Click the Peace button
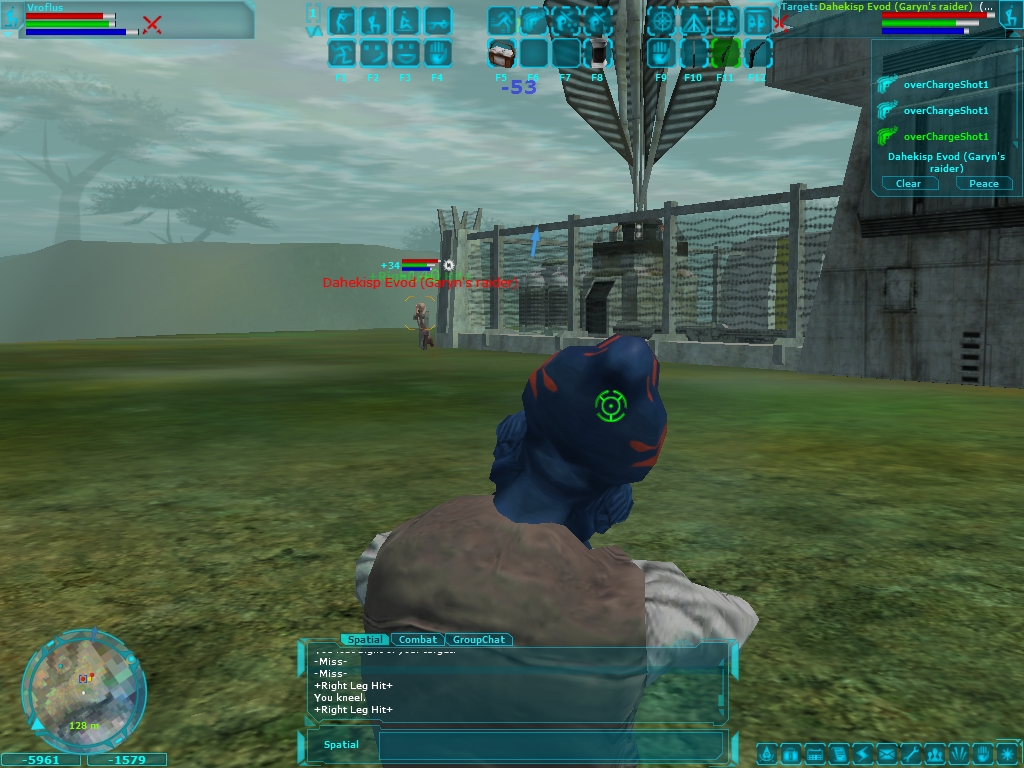1024x768 pixels. tap(984, 183)
